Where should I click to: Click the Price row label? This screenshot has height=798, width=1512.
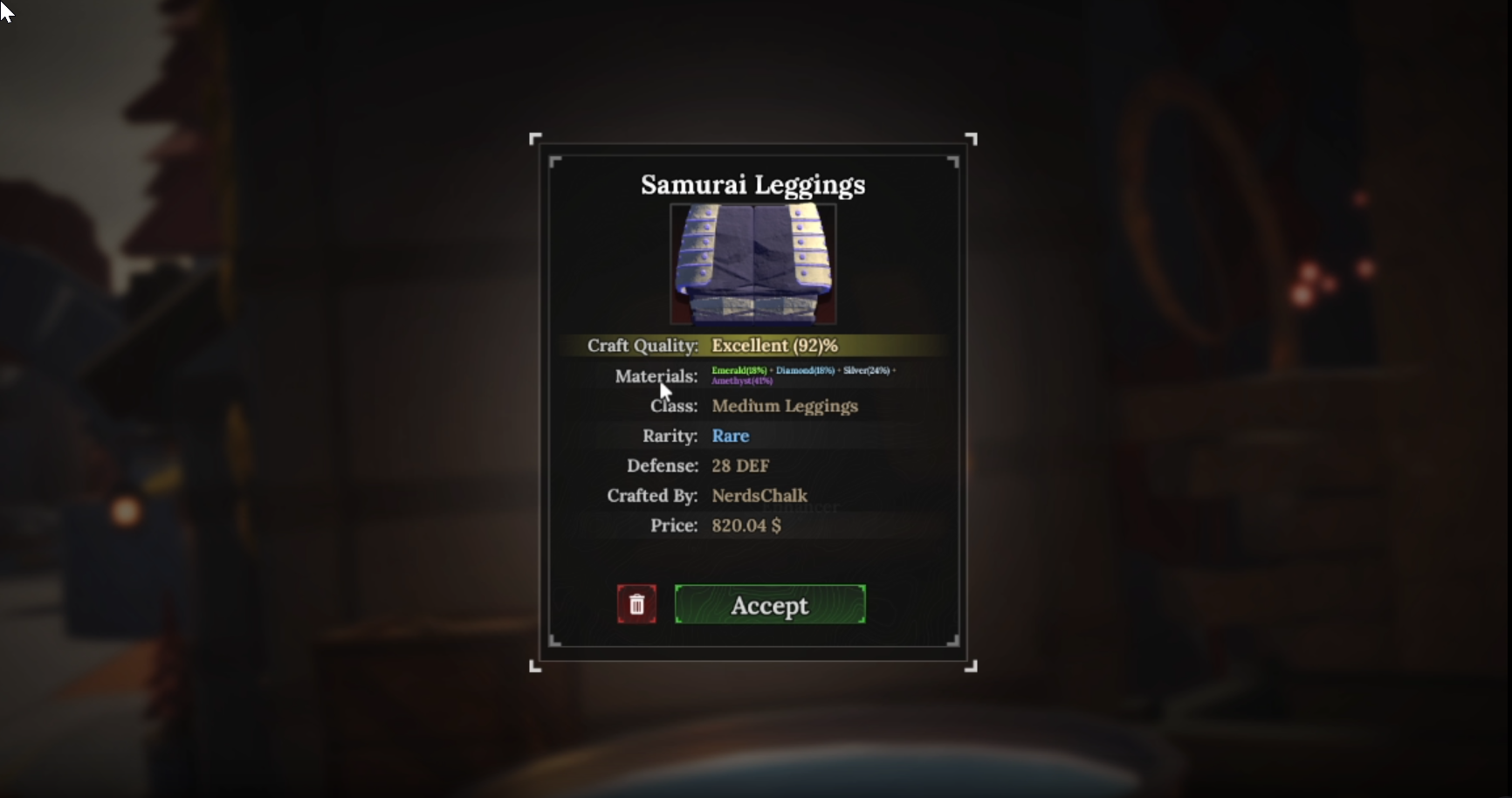(x=672, y=525)
